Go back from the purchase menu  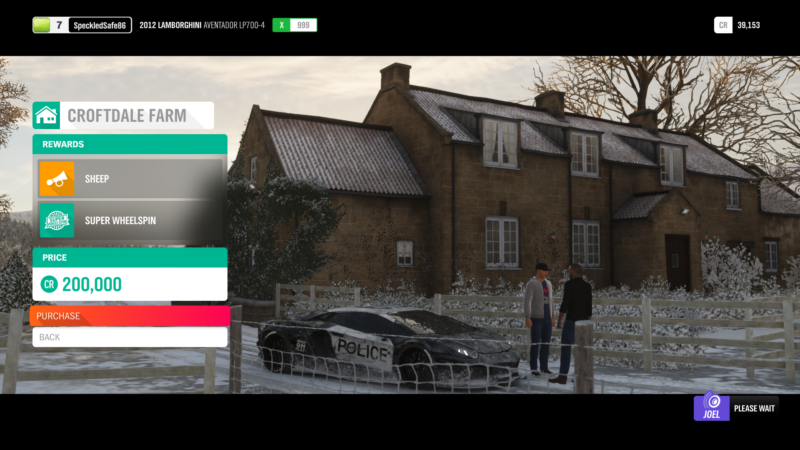click(x=130, y=337)
